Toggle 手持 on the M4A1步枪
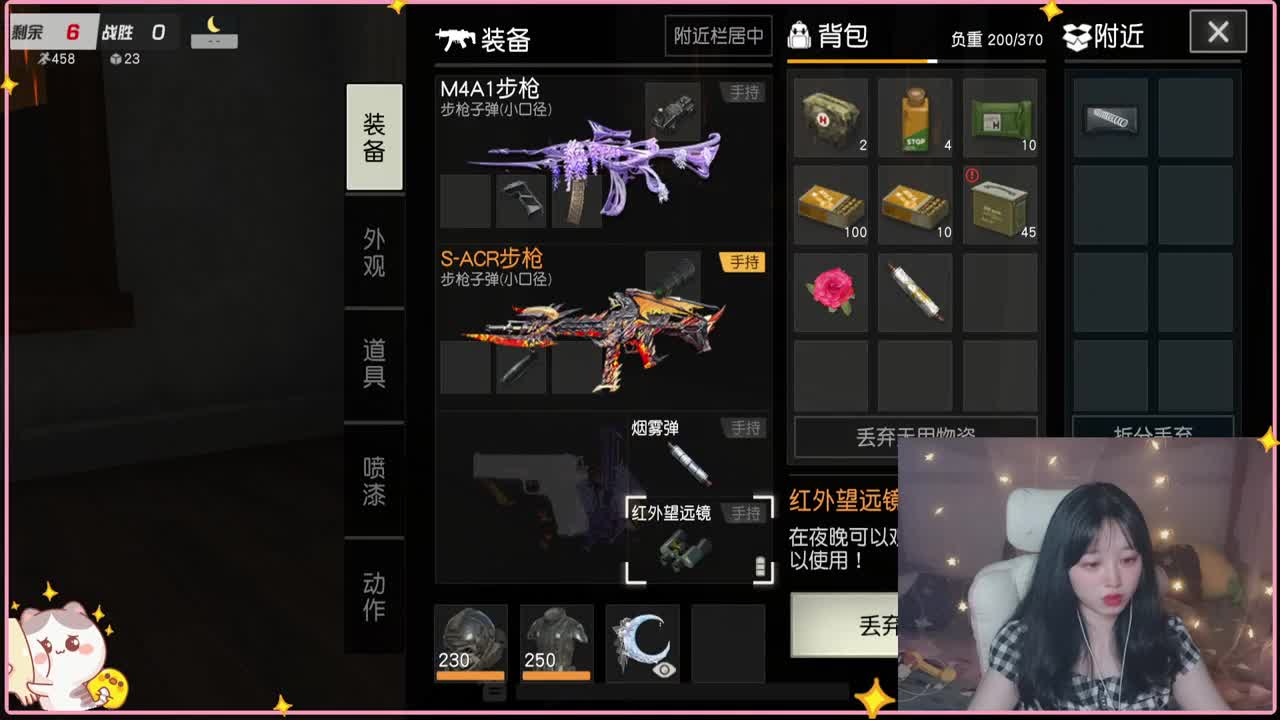The height and width of the screenshot is (720, 1280). point(742,92)
